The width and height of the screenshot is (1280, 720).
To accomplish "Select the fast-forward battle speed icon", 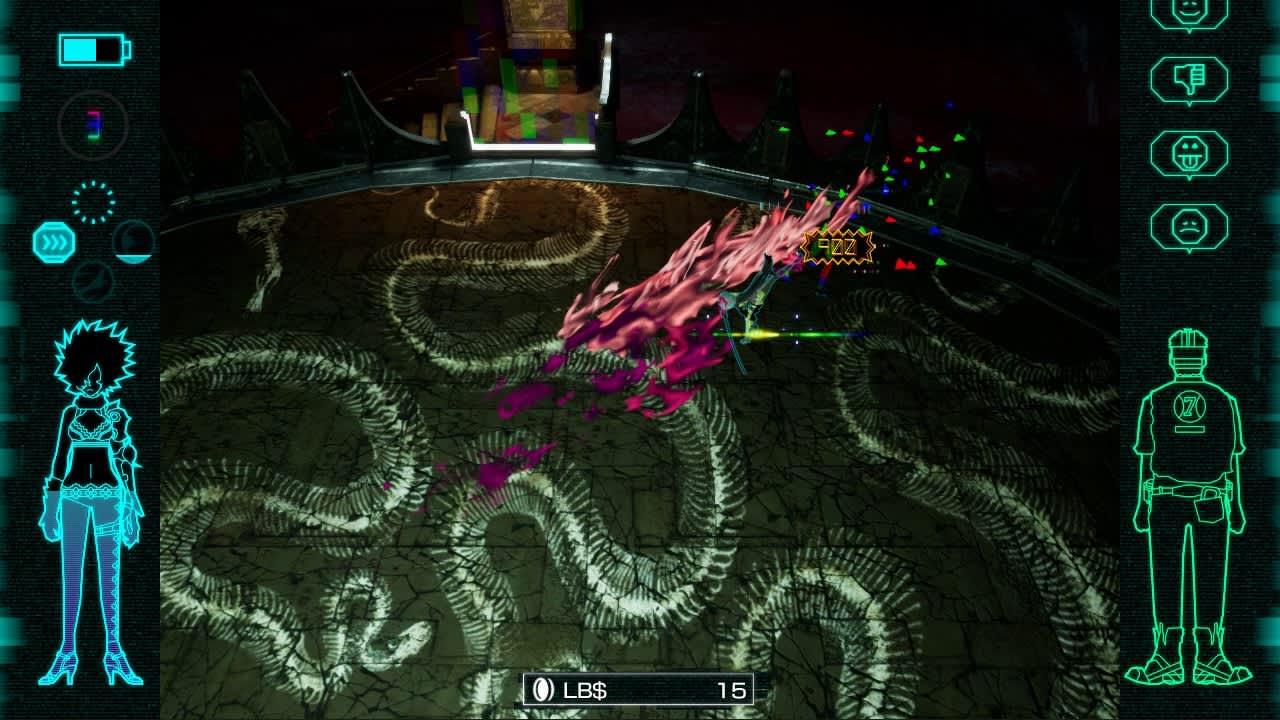I will pos(55,241).
